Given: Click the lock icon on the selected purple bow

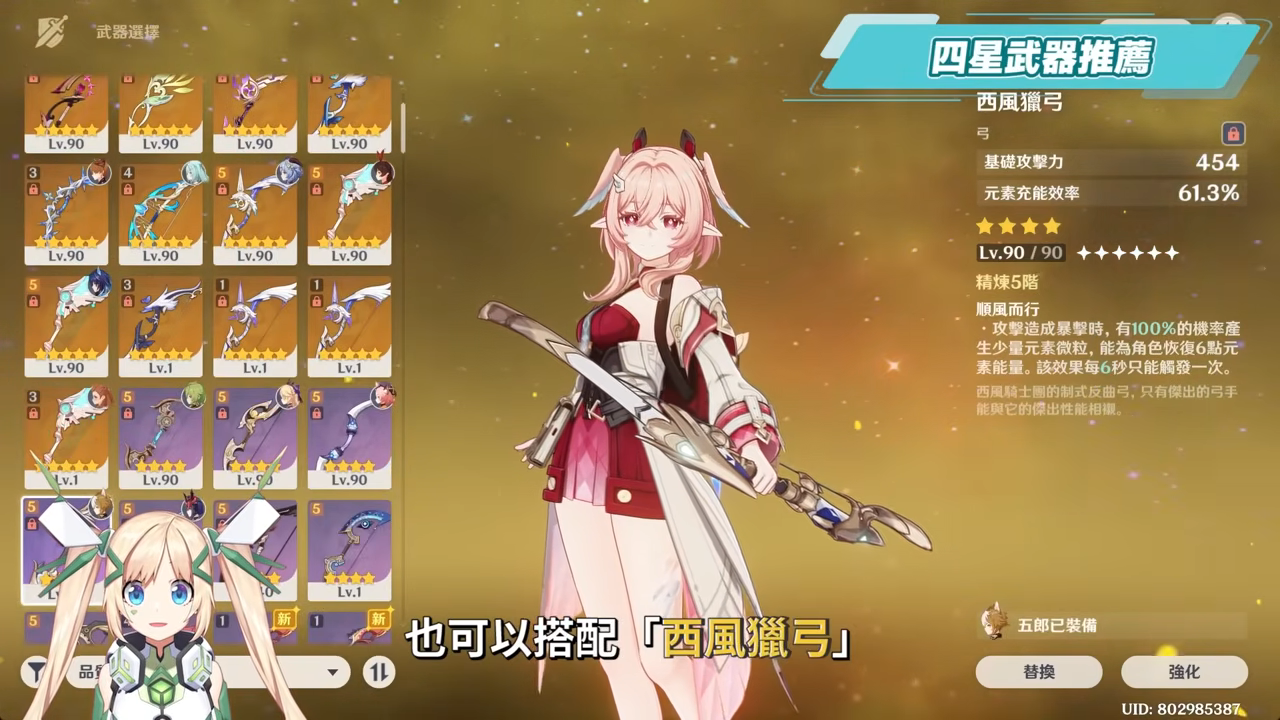Looking at the screenshot, I should coord(34,522).
